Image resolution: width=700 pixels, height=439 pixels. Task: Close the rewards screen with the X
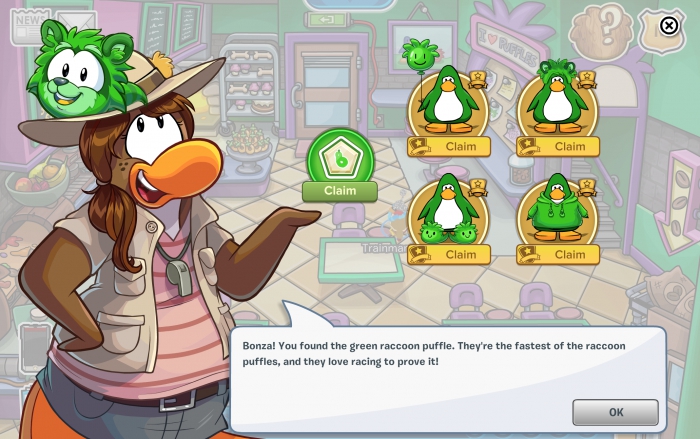point(669,25)
